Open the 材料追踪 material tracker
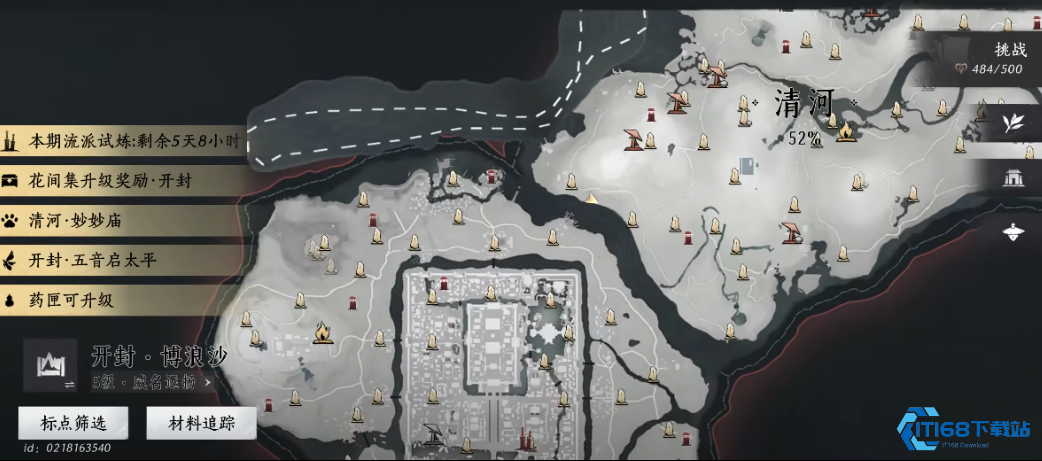Screen dimensions: 1042x461 pyautogui.click(x=201, y=424)
